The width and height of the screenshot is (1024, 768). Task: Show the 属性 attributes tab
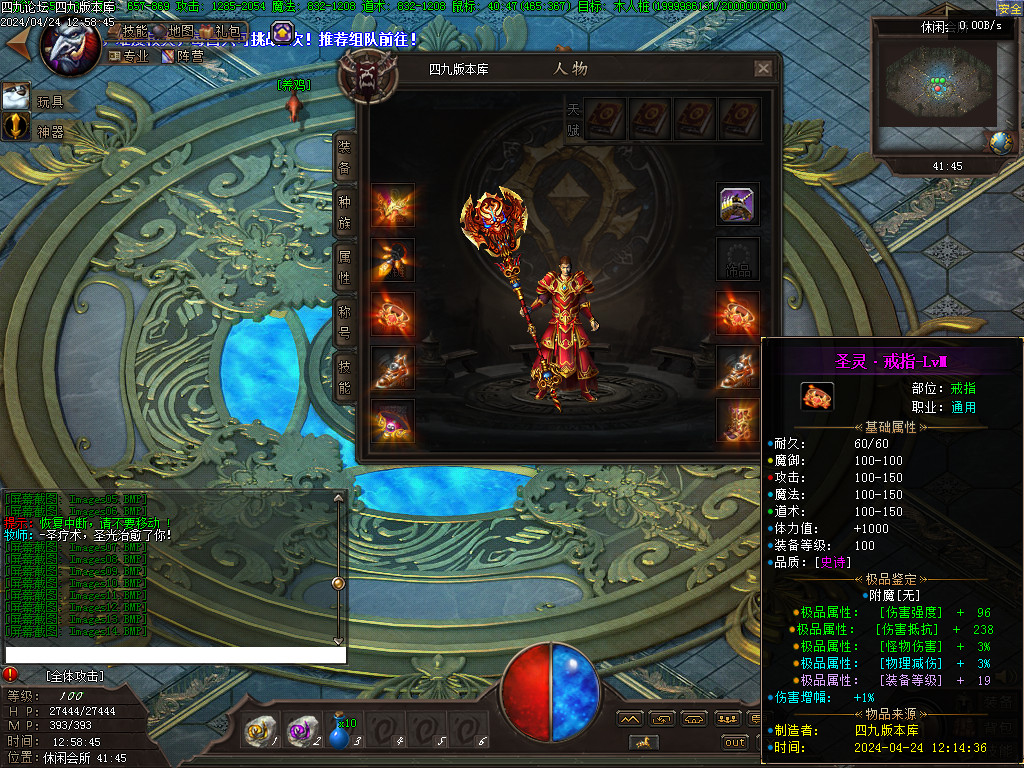(344, 265)
